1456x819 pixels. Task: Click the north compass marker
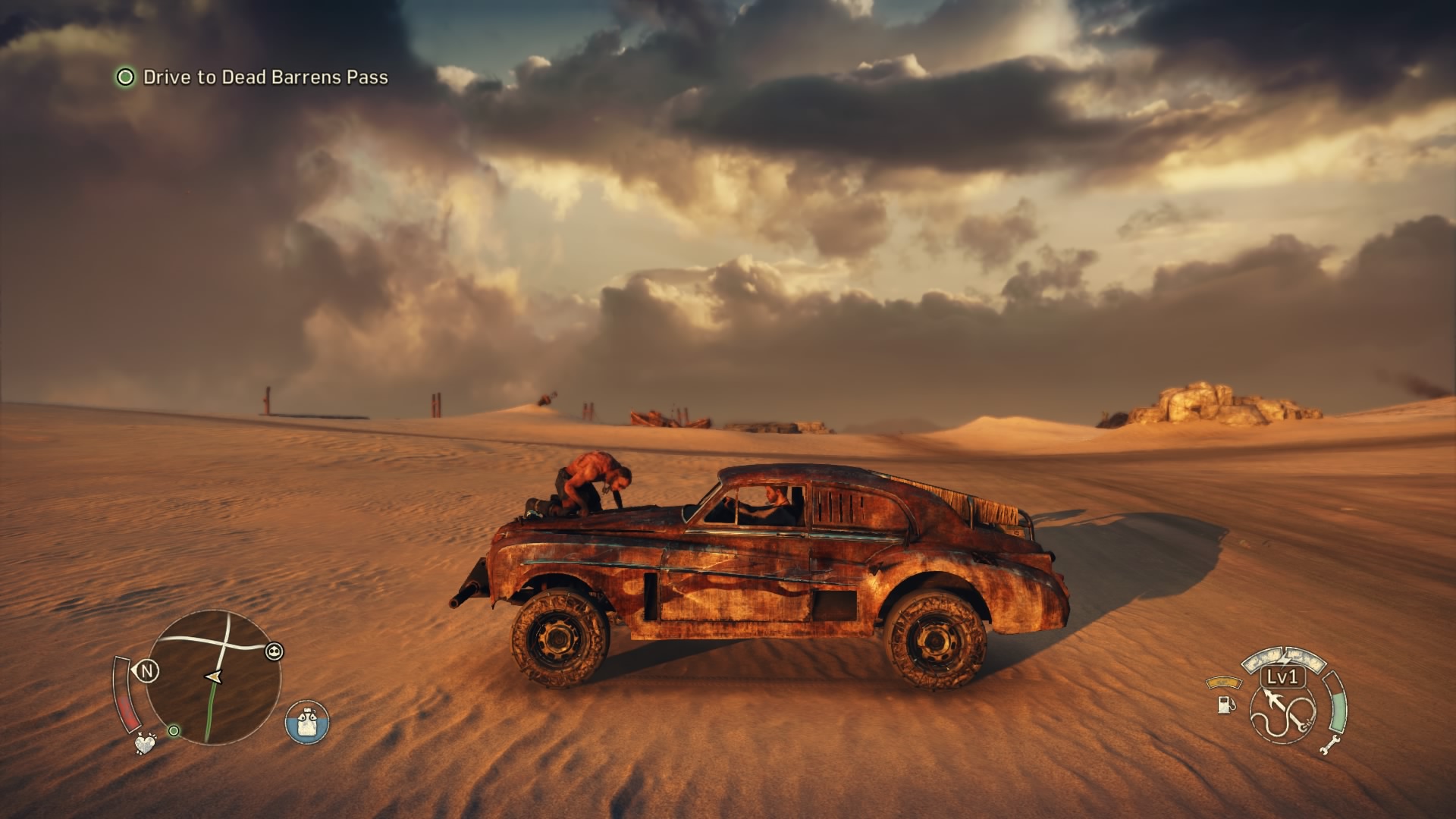pos(147,671)
